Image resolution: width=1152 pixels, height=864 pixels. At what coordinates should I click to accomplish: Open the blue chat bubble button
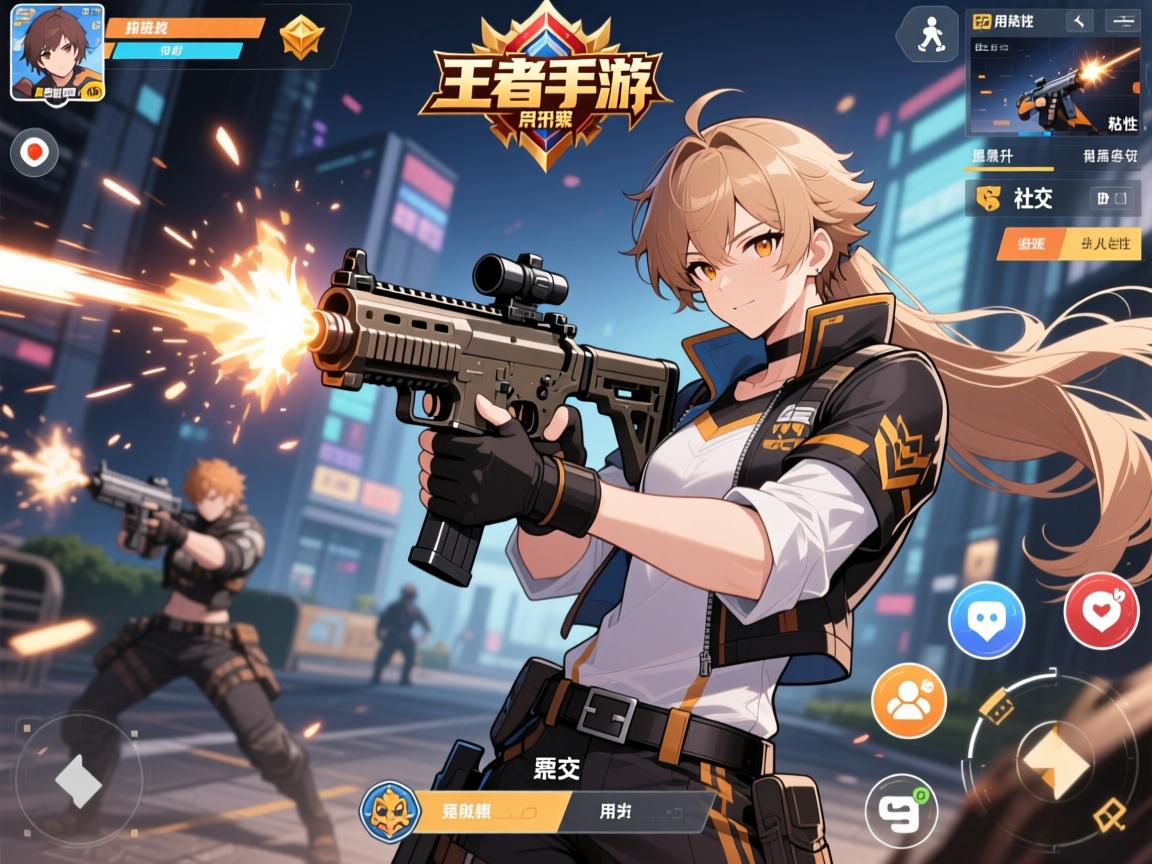click(986, 619)
